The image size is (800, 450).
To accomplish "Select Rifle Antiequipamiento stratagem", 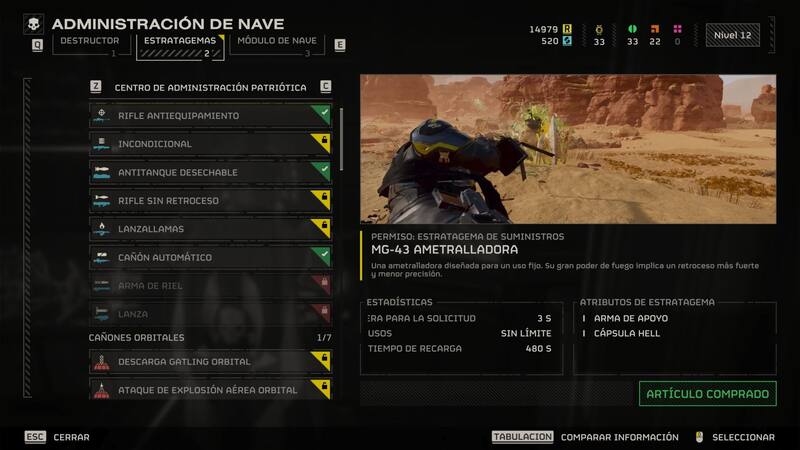I will 210,116.
